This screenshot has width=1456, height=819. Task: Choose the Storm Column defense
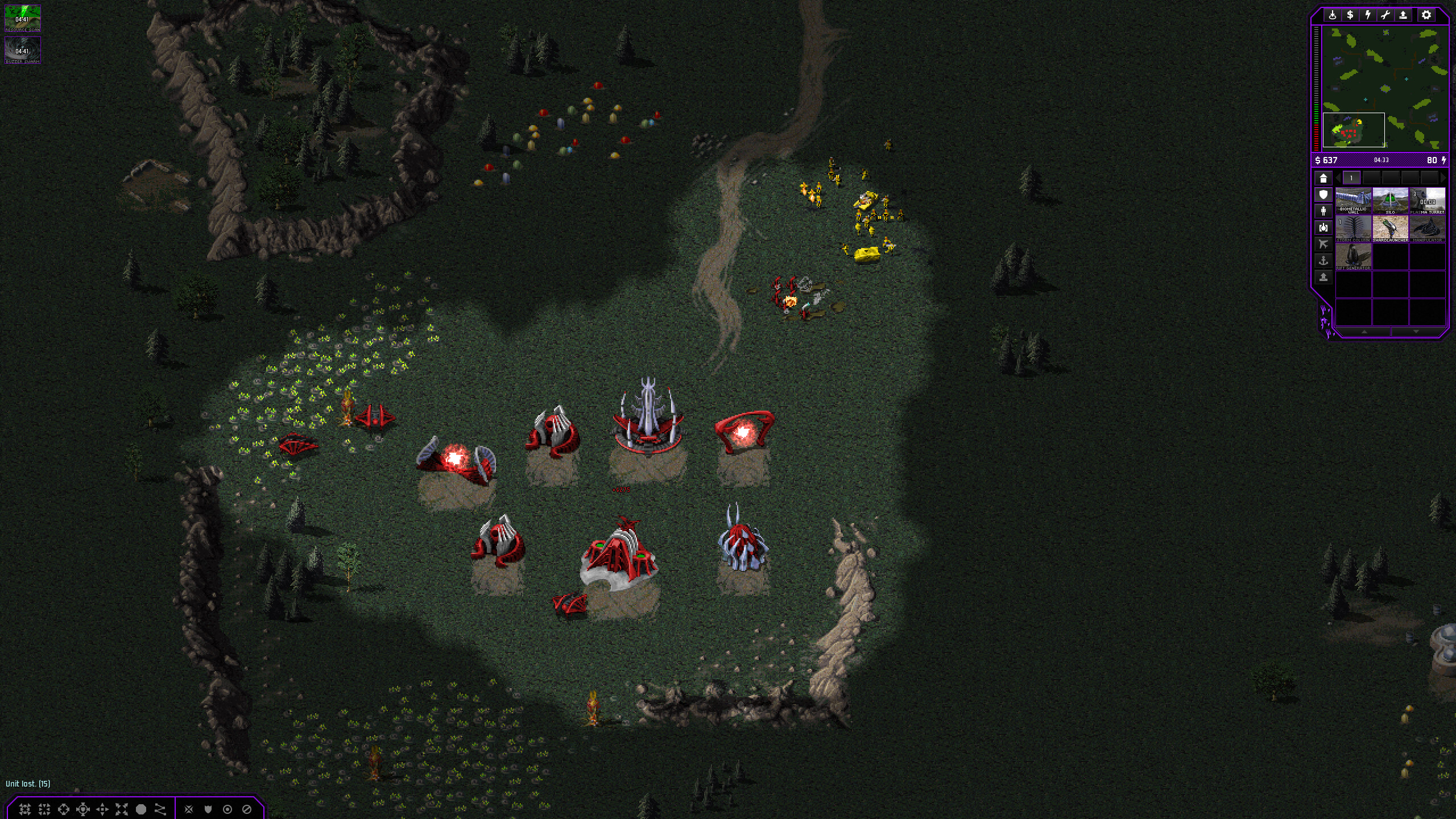(1353, 229)
